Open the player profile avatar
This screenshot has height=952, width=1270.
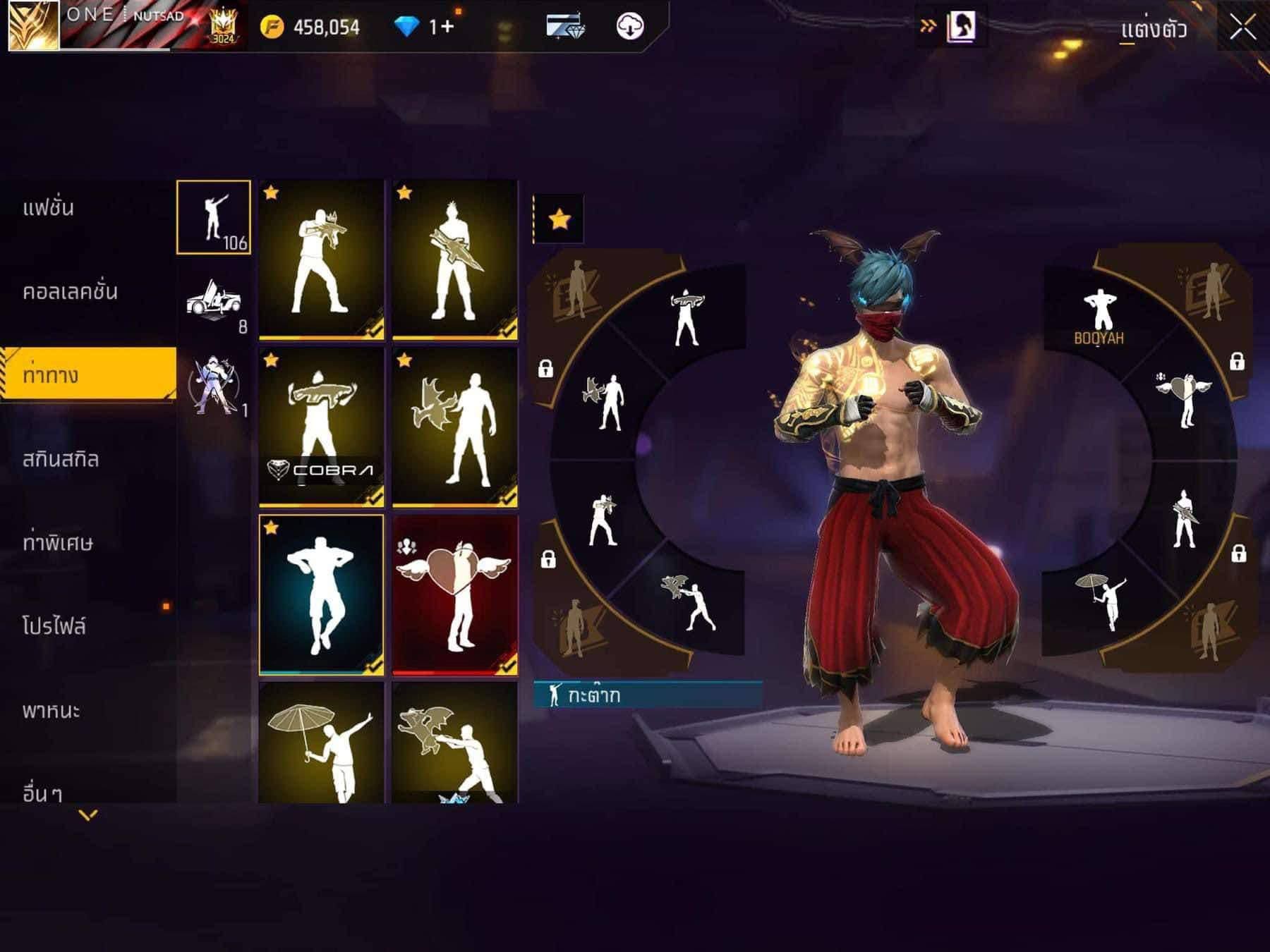(x=33, y=25)
